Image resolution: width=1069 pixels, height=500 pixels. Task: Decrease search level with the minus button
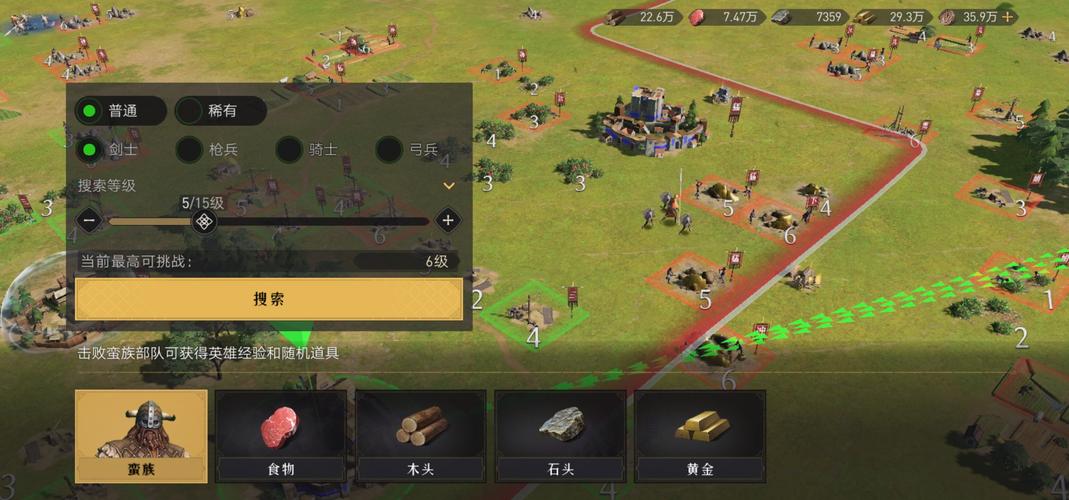[90, 220]
